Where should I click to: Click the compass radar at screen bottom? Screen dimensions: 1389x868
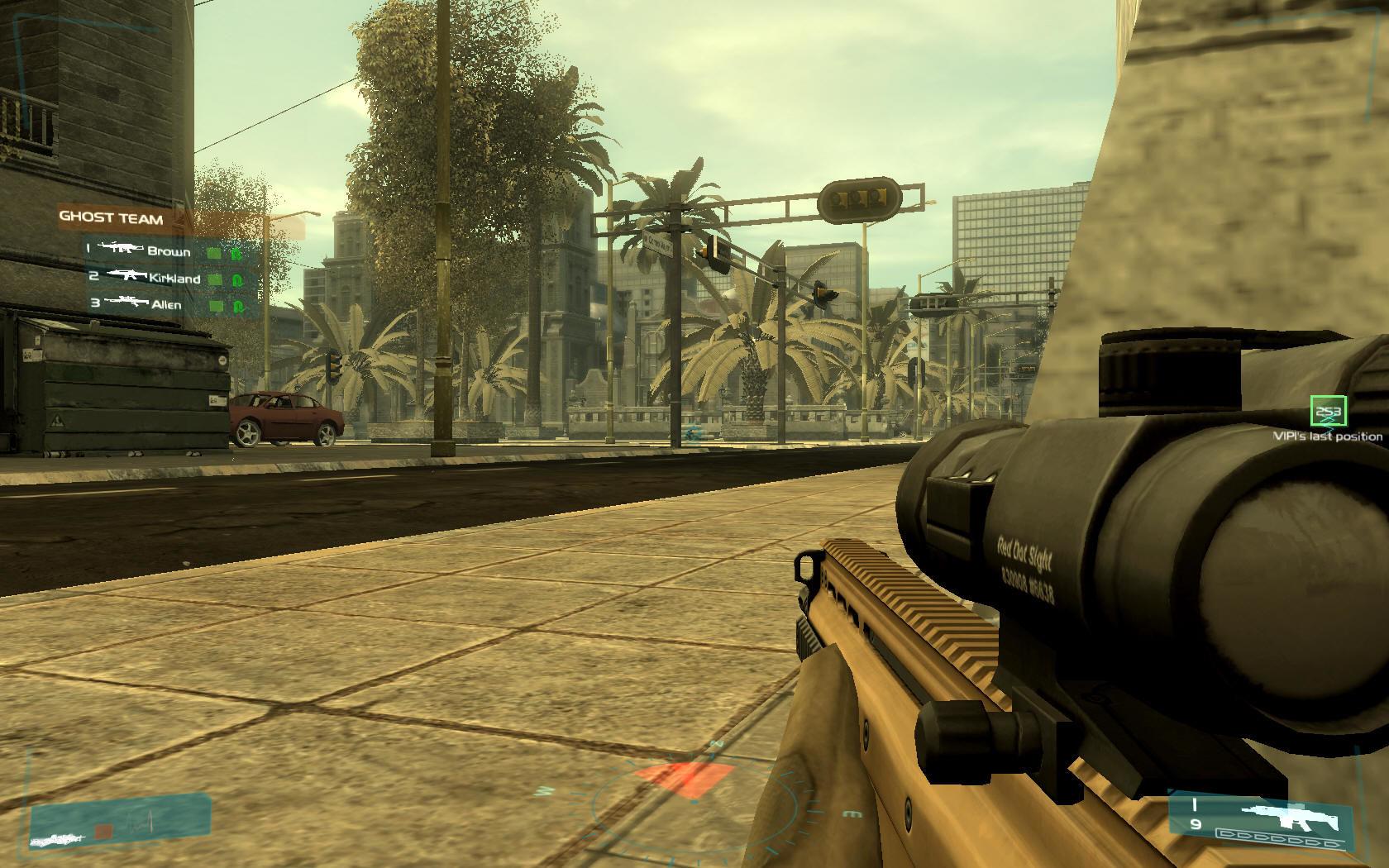click(x=693, y=796)
